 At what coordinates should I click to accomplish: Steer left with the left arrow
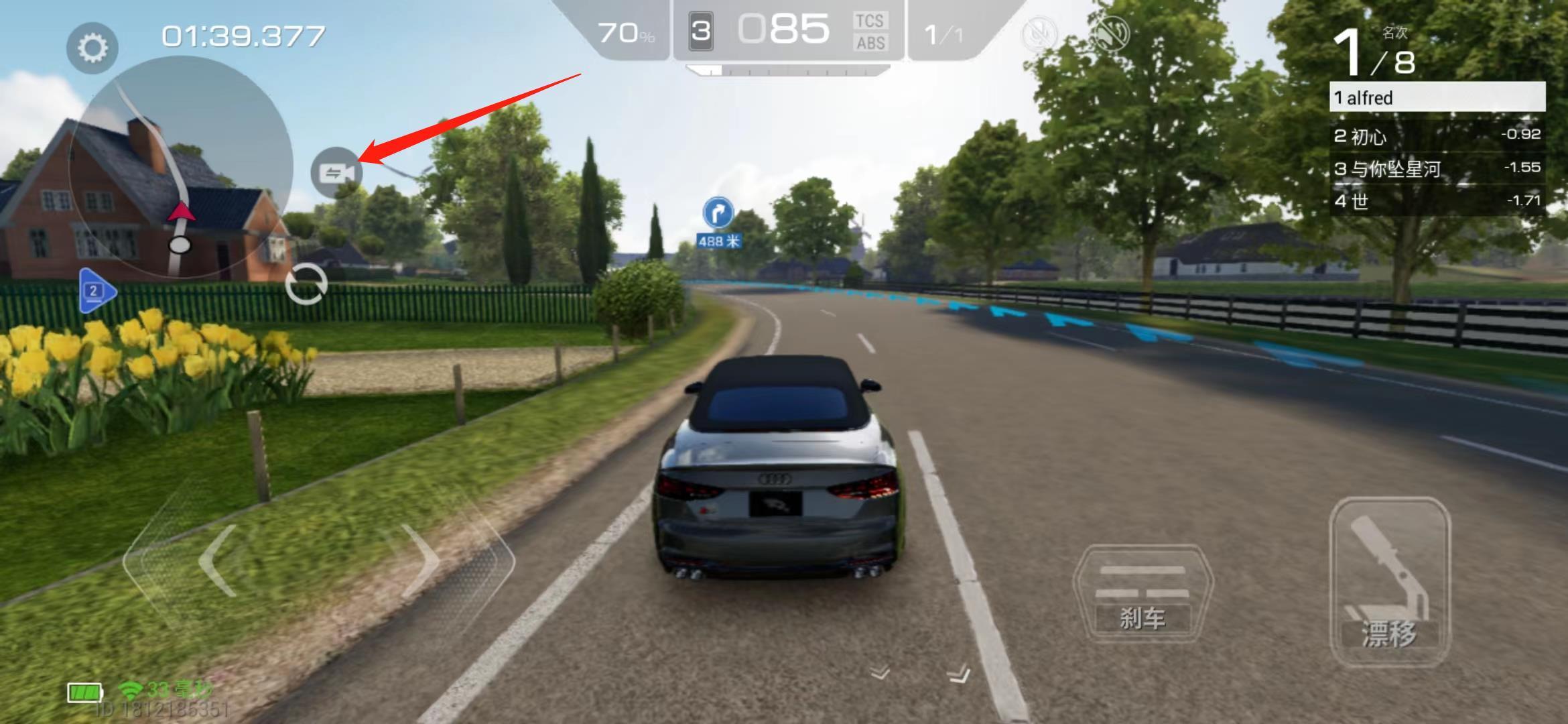pos(218,560)
